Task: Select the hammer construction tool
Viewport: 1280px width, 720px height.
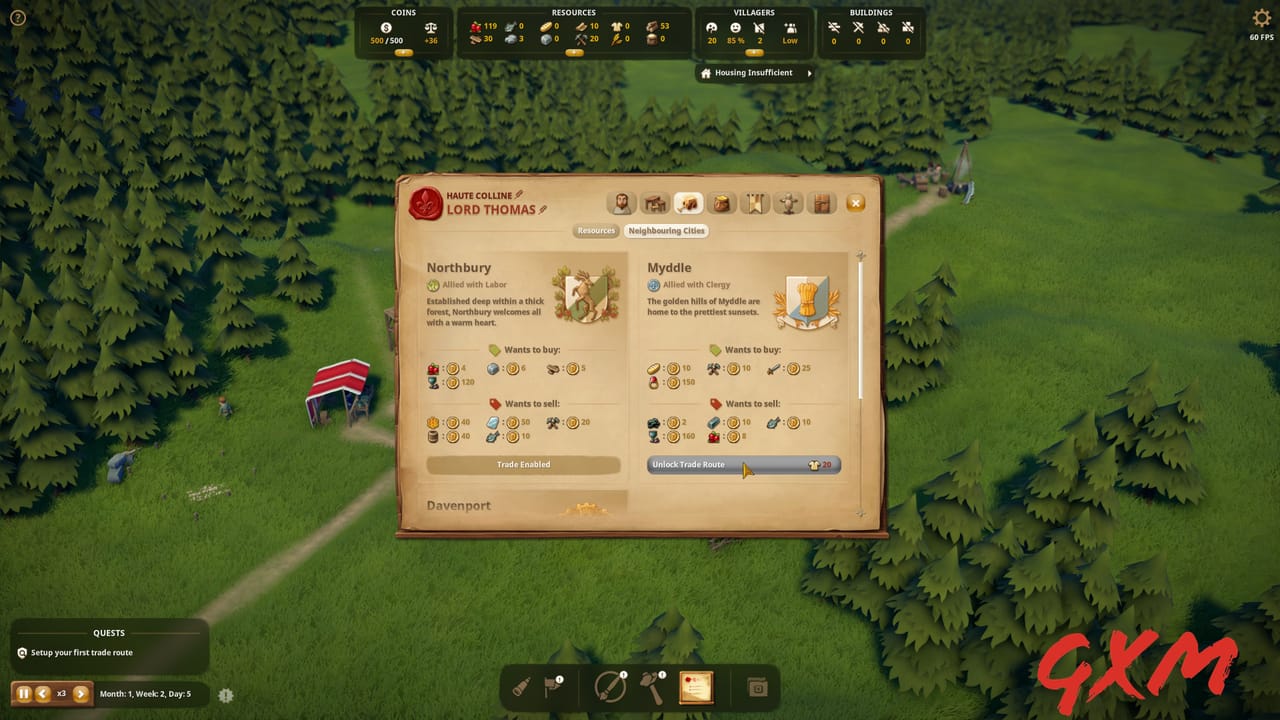Action: click(x=654, y=686)
